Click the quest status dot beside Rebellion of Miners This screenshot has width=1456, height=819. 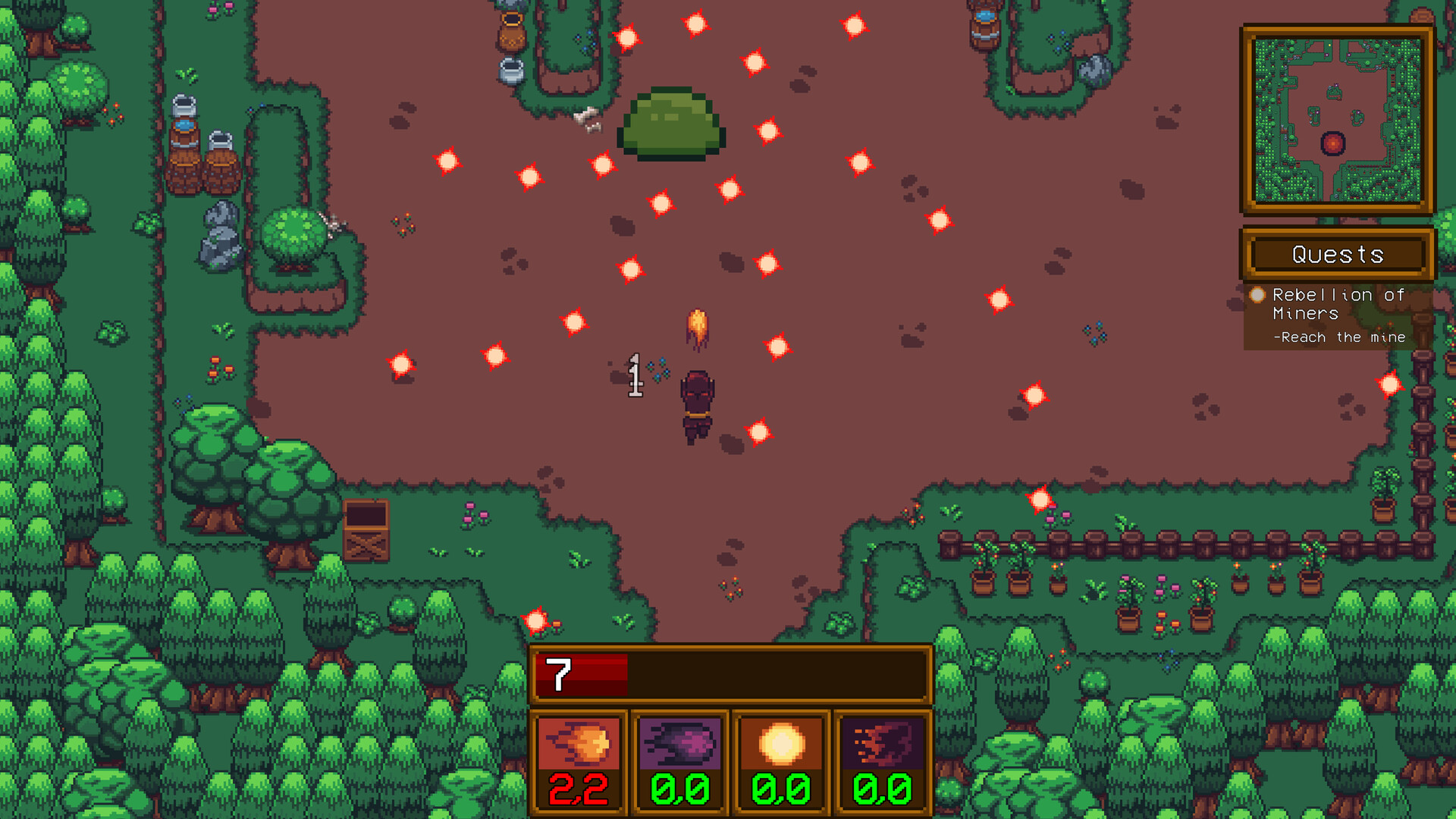(x=1259, y=295)
